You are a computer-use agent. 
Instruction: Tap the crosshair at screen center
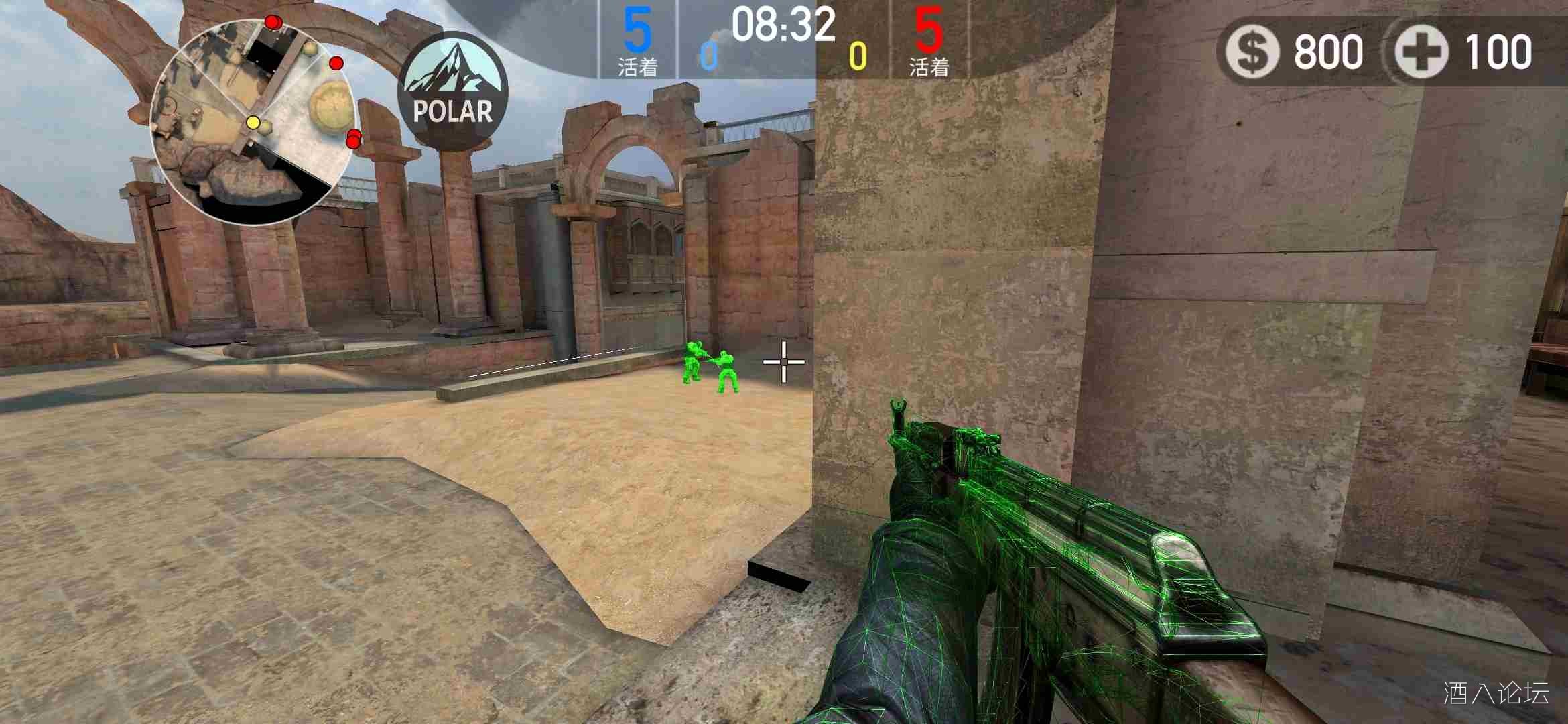point(783,362)
